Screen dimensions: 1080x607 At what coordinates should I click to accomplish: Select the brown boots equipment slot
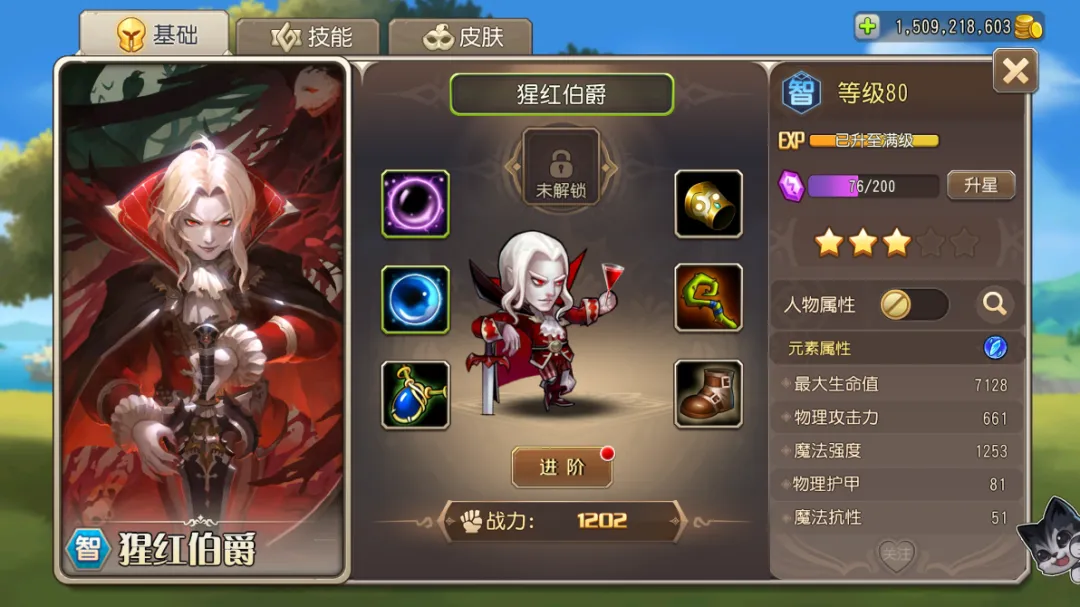(708, 394)
